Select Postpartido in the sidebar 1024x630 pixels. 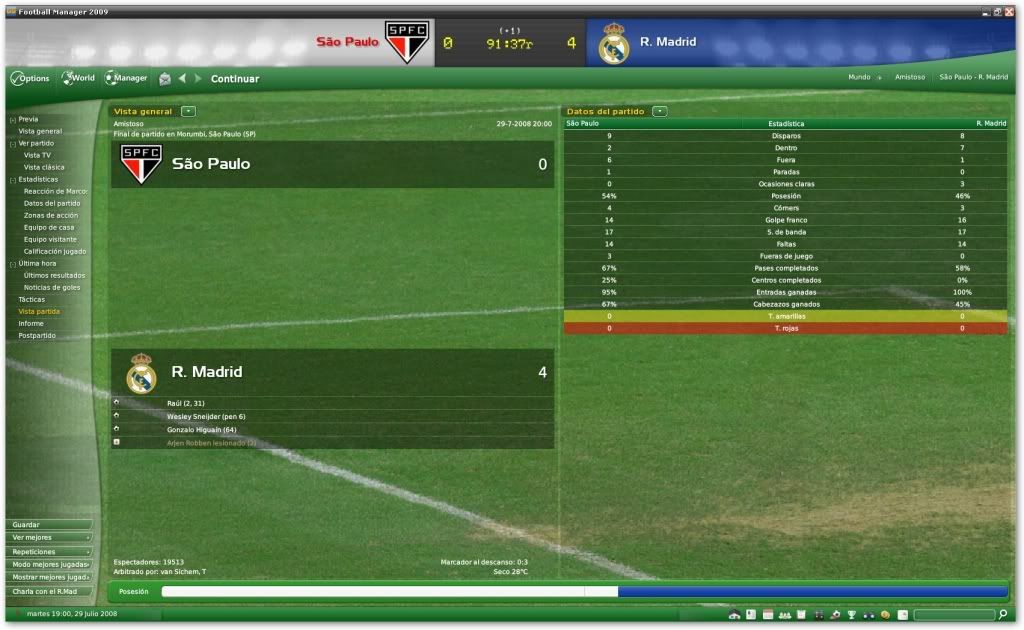point(37,335)
